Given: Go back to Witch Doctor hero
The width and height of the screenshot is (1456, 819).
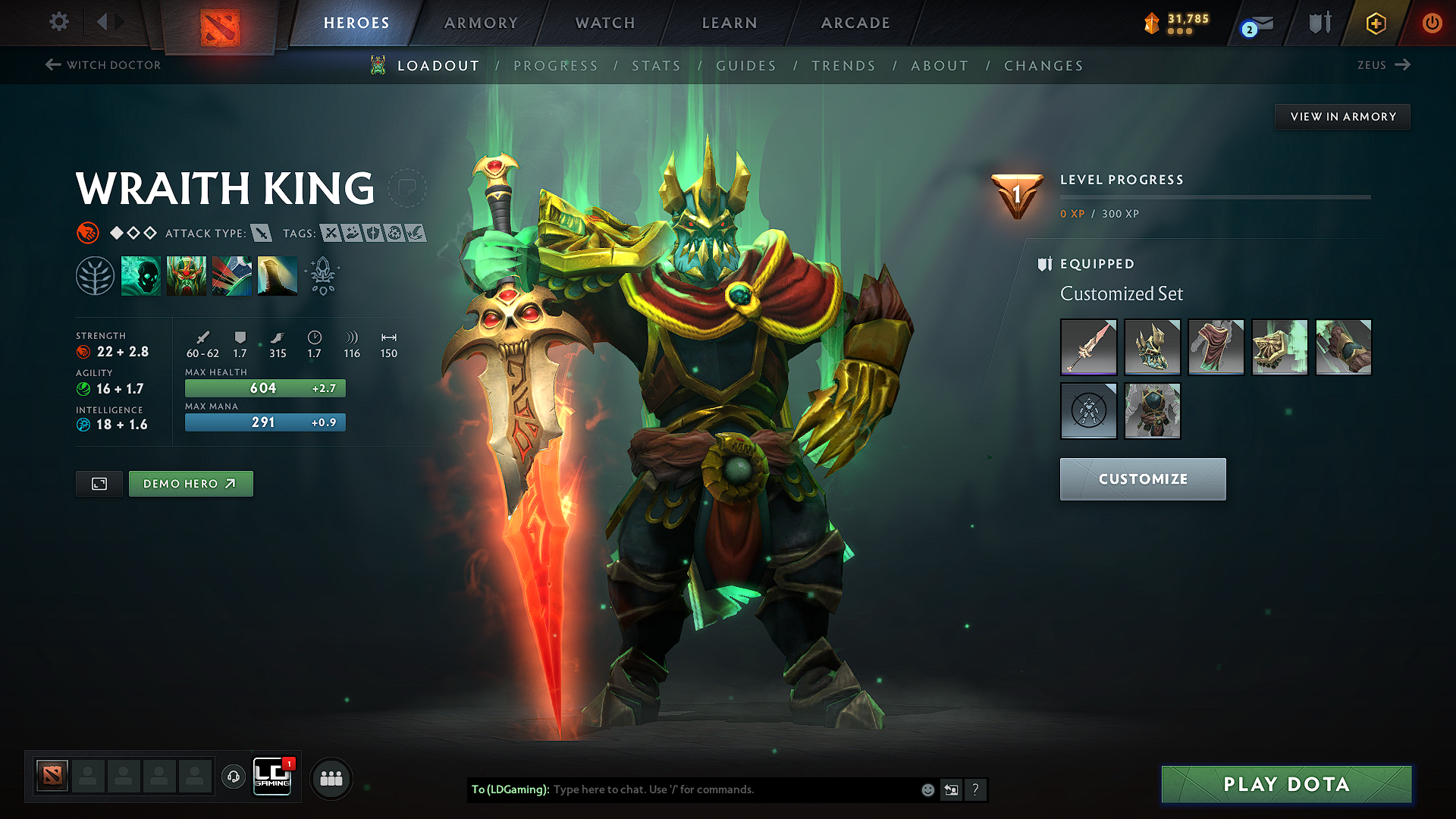Looking at the screenshot, I should [x=104, y=65].
